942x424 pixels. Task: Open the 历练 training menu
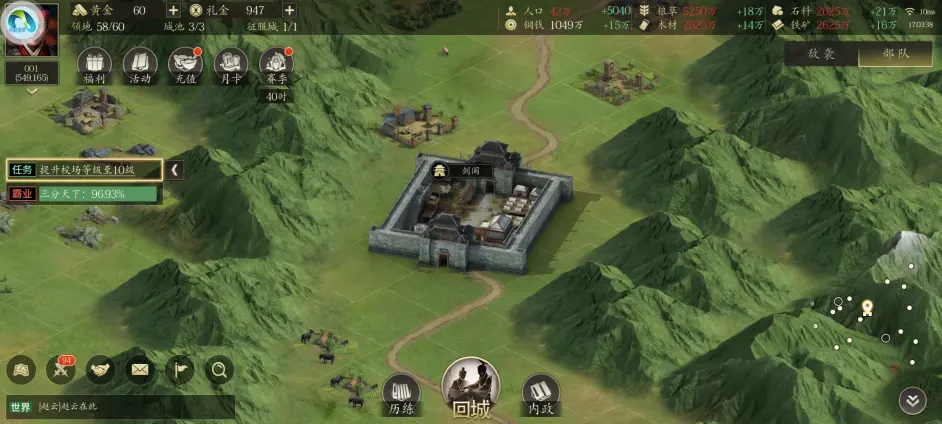[401, 394]
